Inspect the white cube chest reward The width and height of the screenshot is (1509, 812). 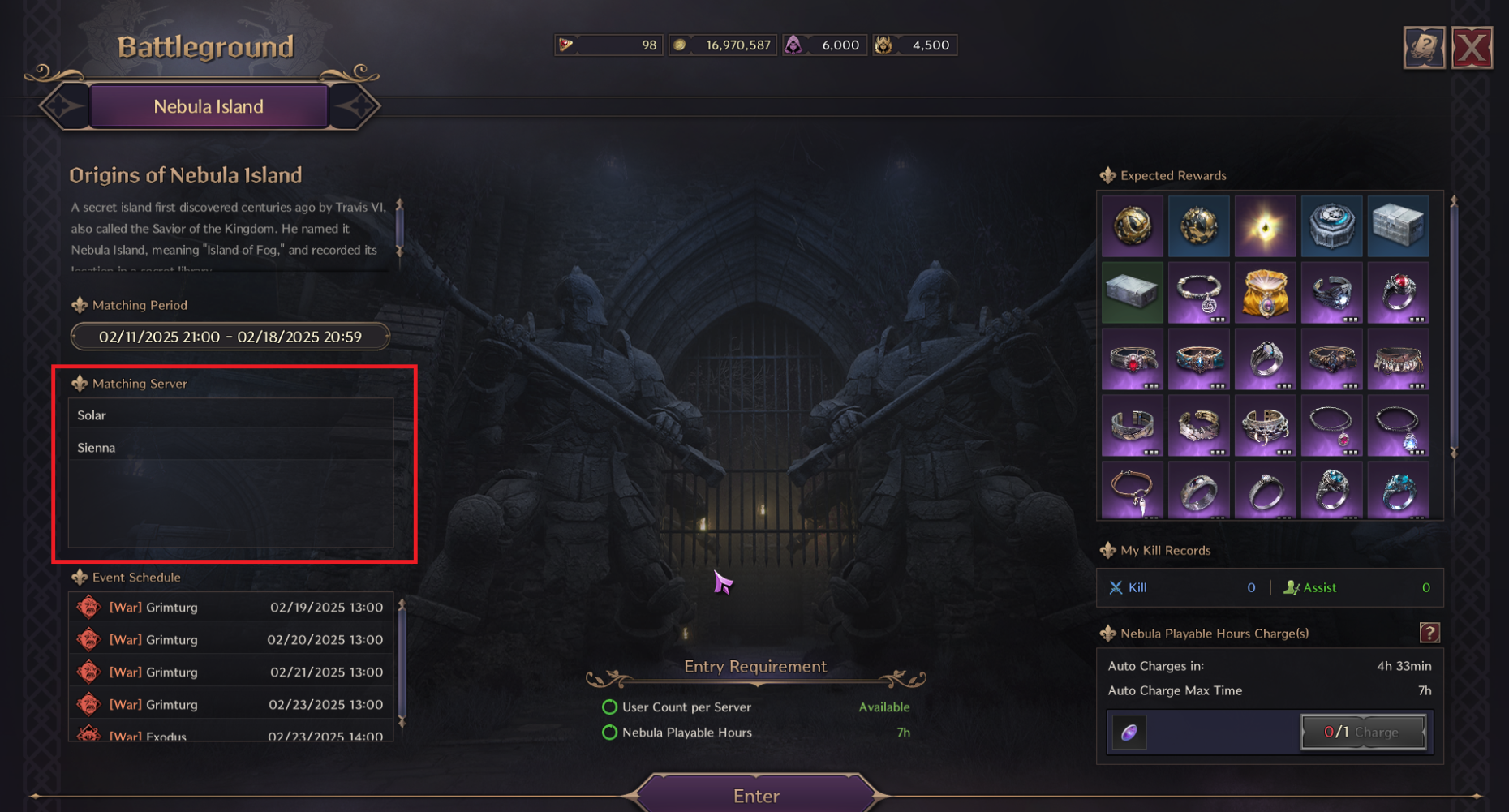tap(1398, 226)
